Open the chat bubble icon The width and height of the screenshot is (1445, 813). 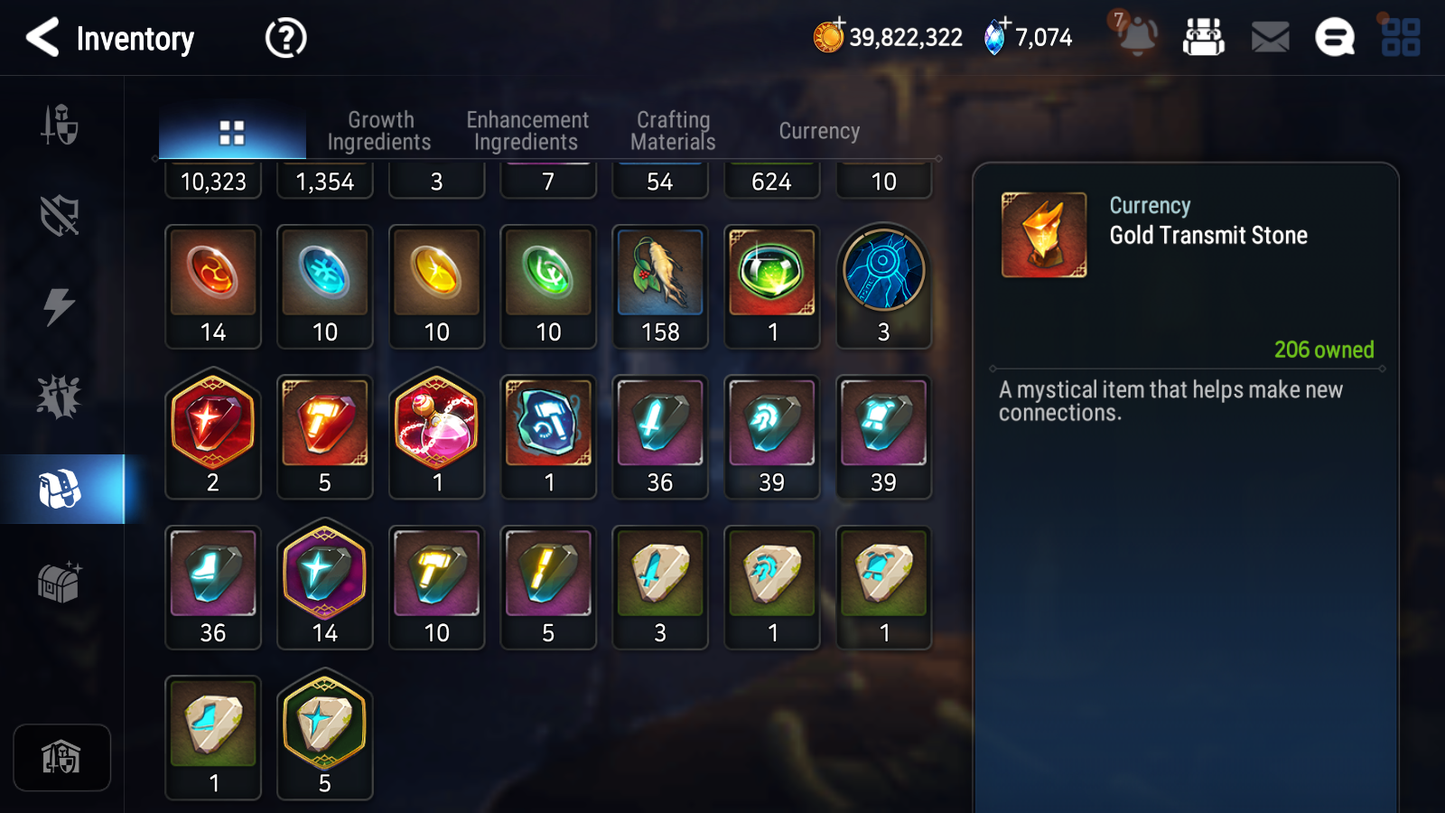tap(1334, 38)
